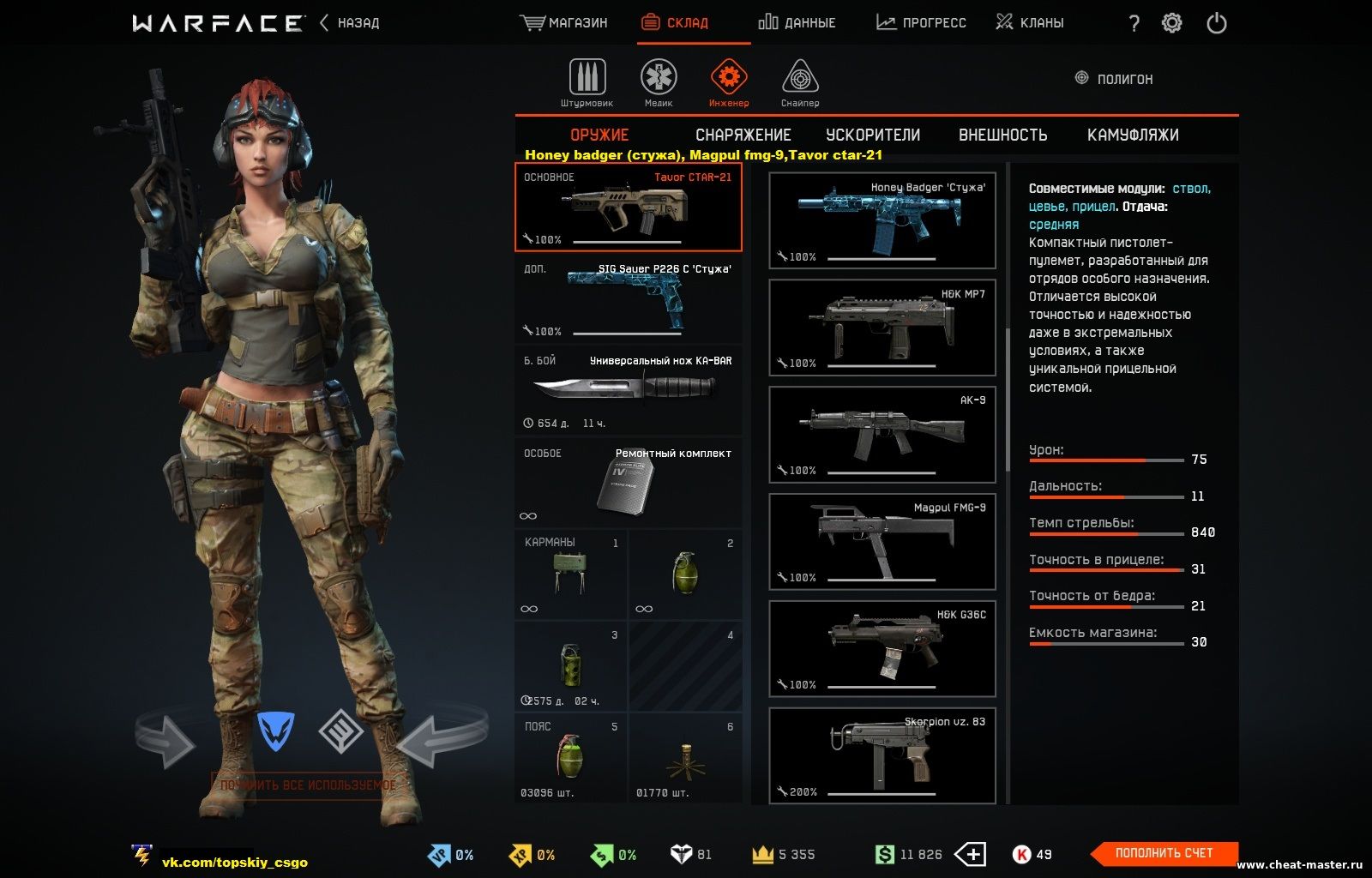
Task: Show the ВНЕШНОСТЬ appearance tab
Action: click(1002, 135)
